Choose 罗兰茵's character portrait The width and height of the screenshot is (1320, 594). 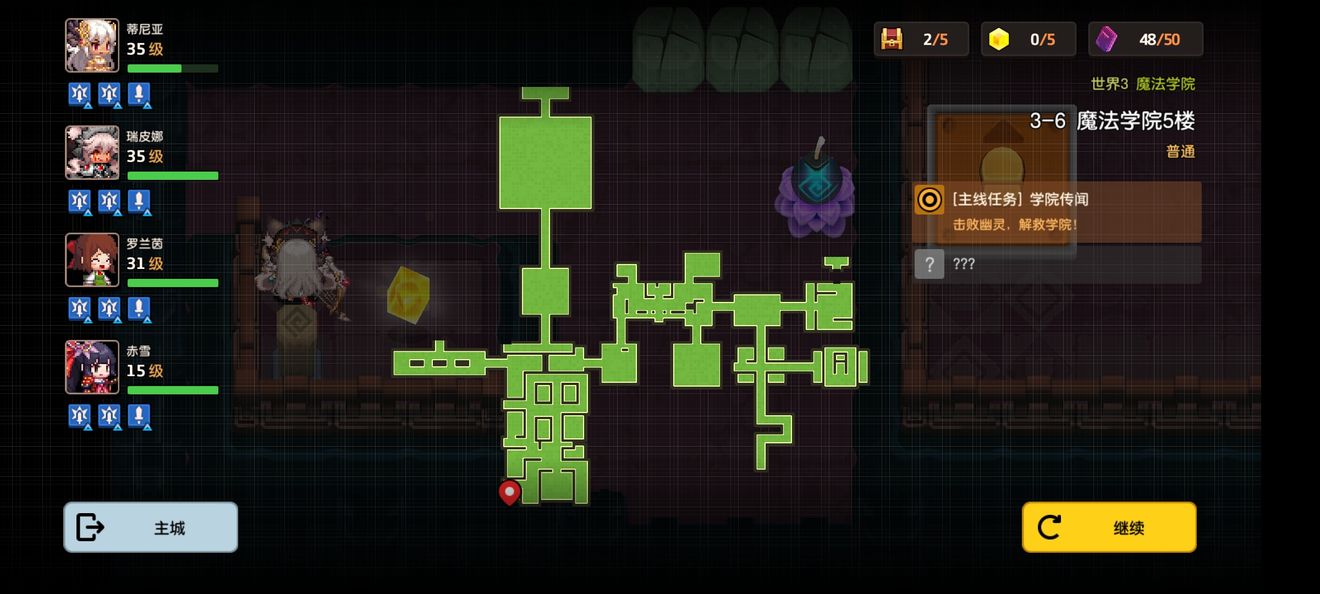pos(92,260)
